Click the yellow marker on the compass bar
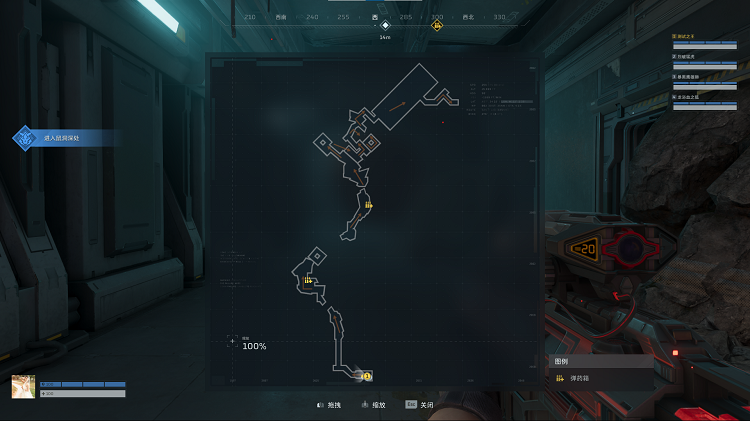 [437, 25]
